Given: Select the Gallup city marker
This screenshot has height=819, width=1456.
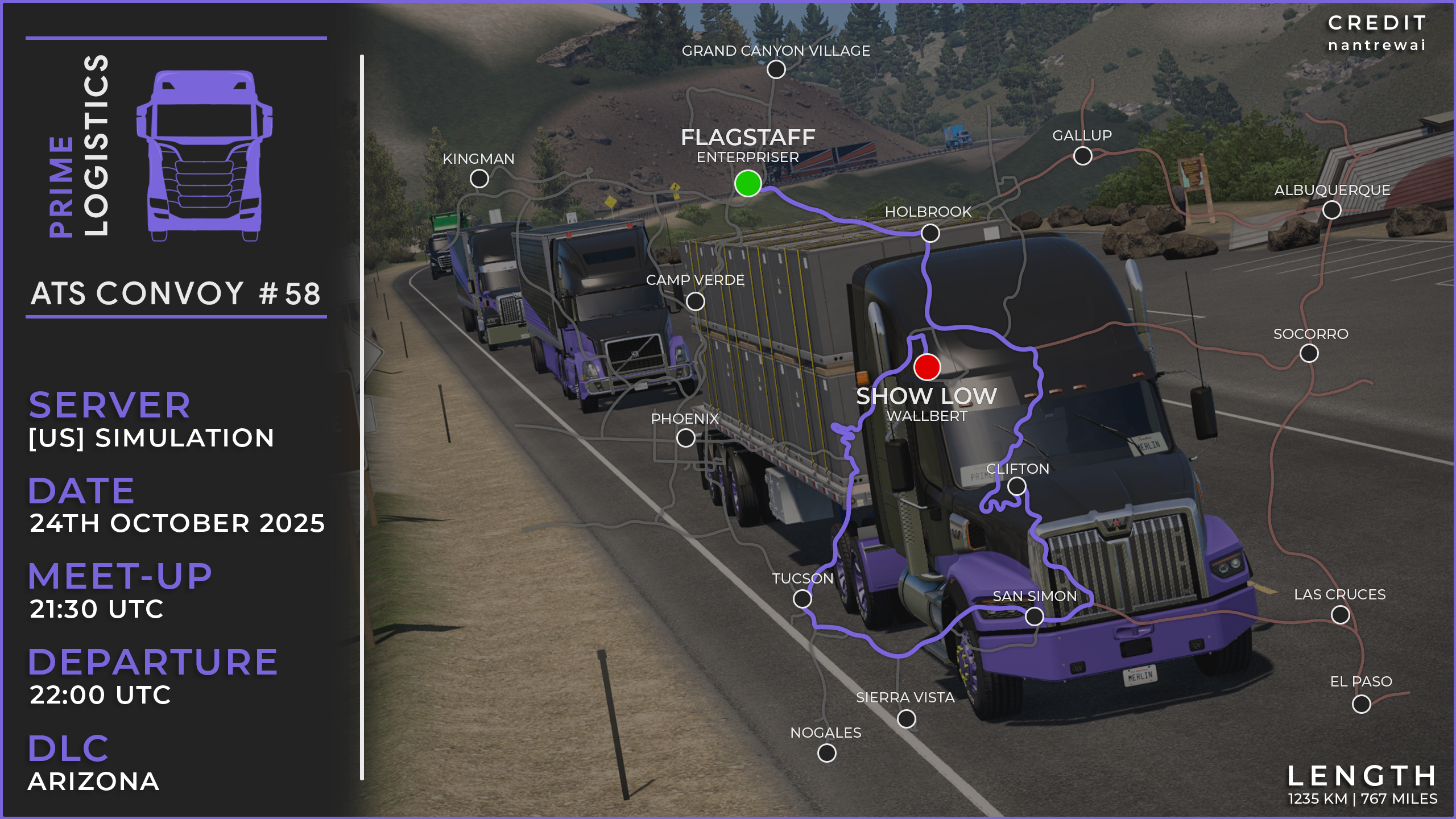Looking at the screenshot, I should (1082, 155).
